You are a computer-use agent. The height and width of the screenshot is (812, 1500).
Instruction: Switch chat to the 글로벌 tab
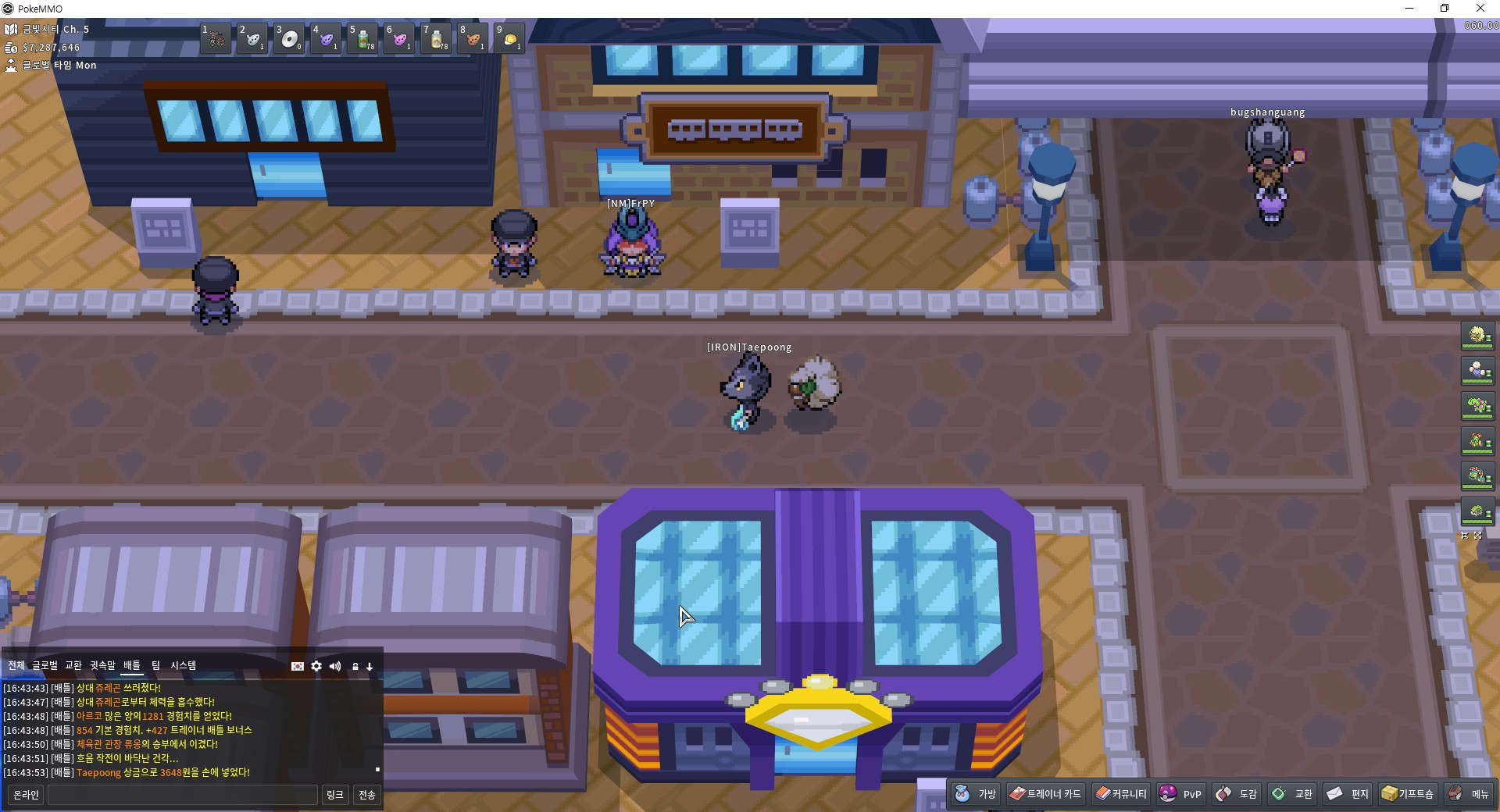point(45,665)
